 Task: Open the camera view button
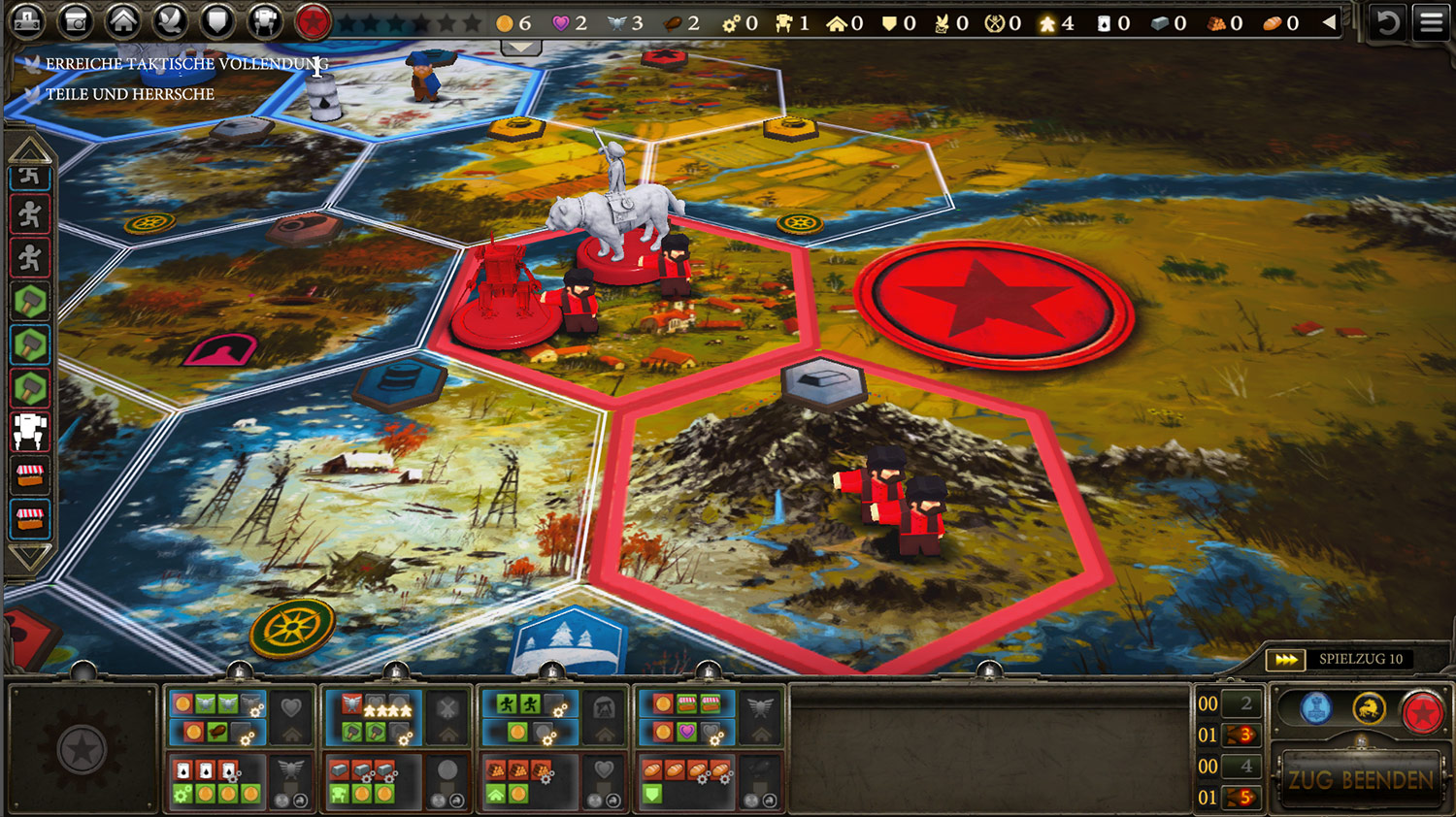pyautogui.click(x=75, y=20)
